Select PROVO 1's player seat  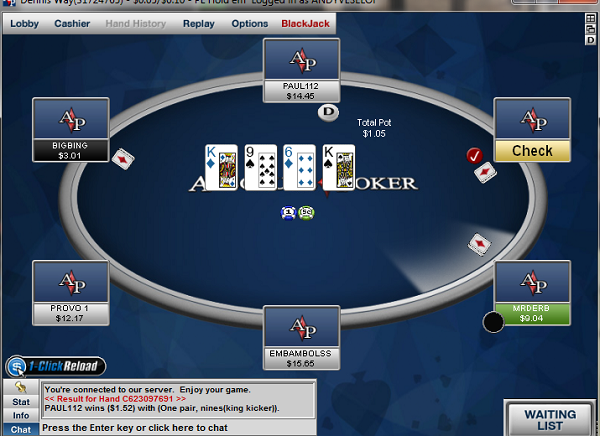(x=71, y=293)
